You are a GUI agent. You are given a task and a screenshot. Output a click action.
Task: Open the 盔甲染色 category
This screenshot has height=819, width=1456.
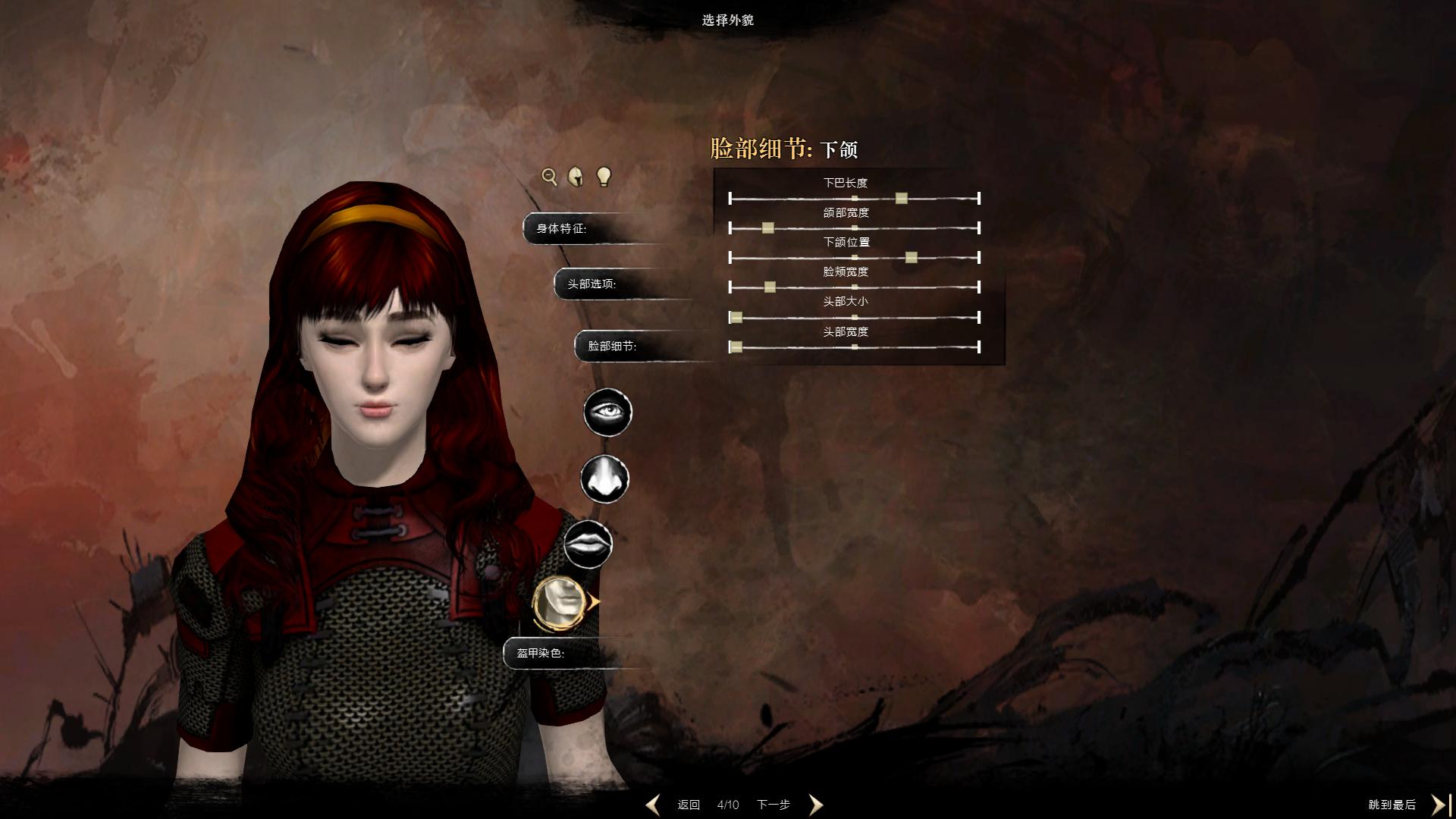tap(541, 653)
